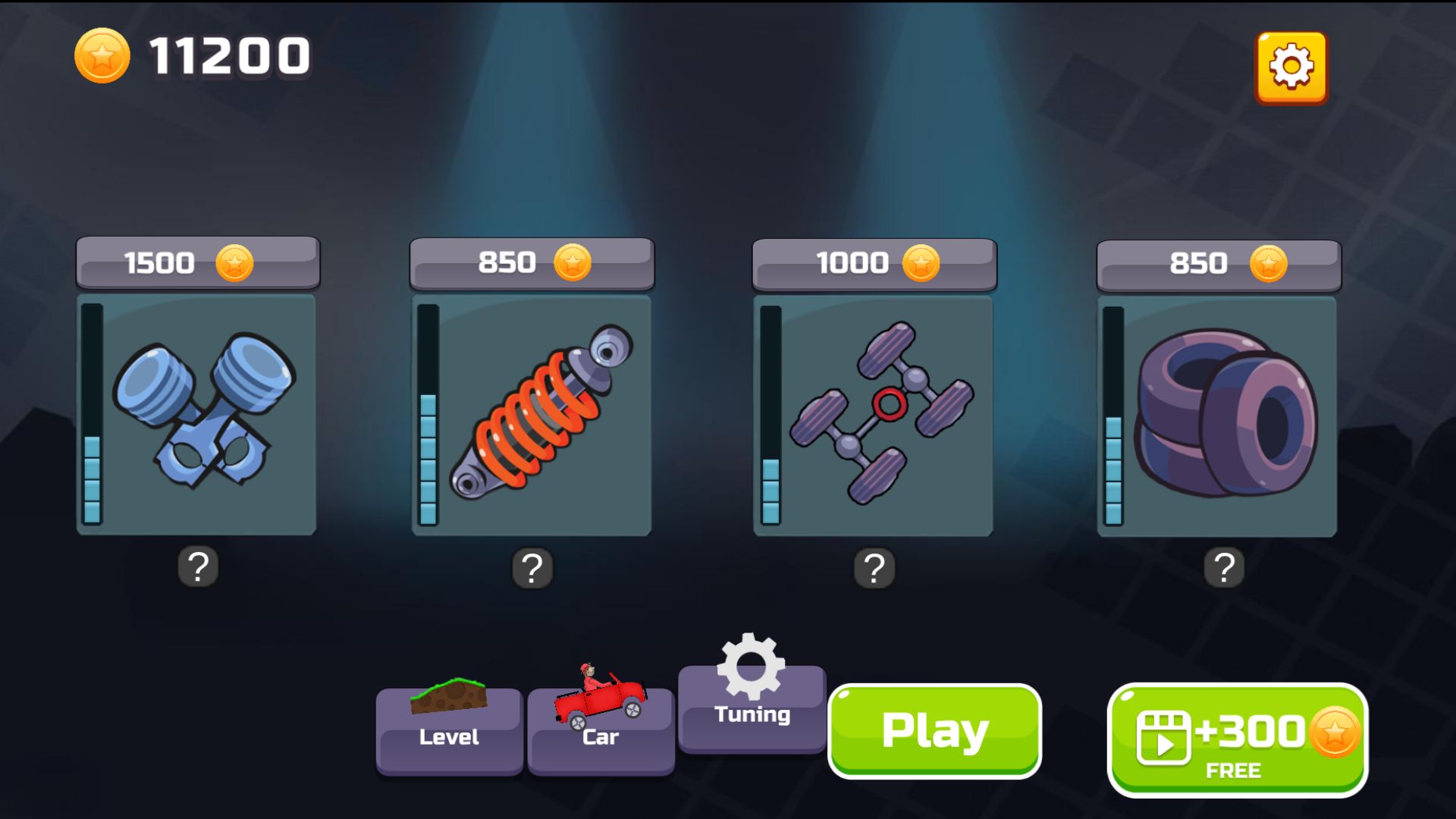The height and width of the screenshot is (819, 1456).
Task: Open the settings gear in the top corner
Action: point(1291,67)
